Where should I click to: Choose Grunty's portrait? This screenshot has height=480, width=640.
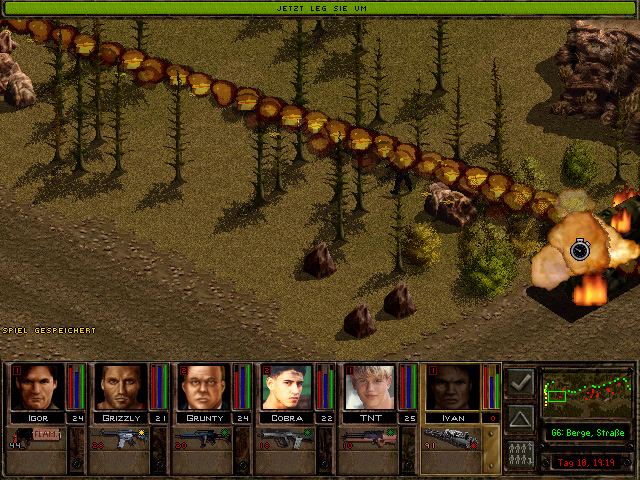(x=201, y=387)
